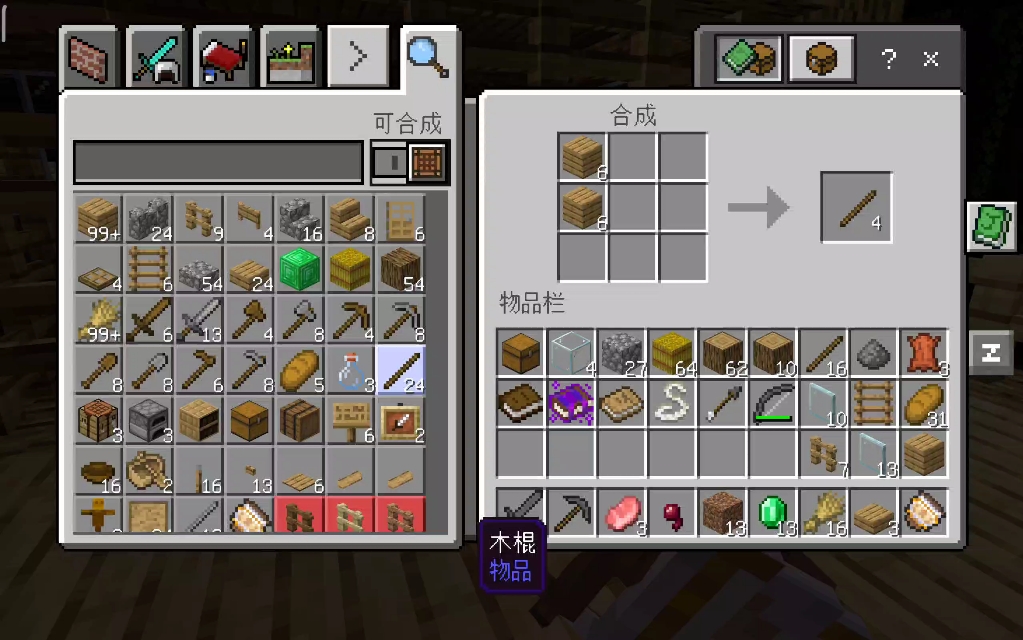Image resolution: width=1023 pixels, height=640 pixels.
Task: Open the help question mark button
Action: [888, 59]
